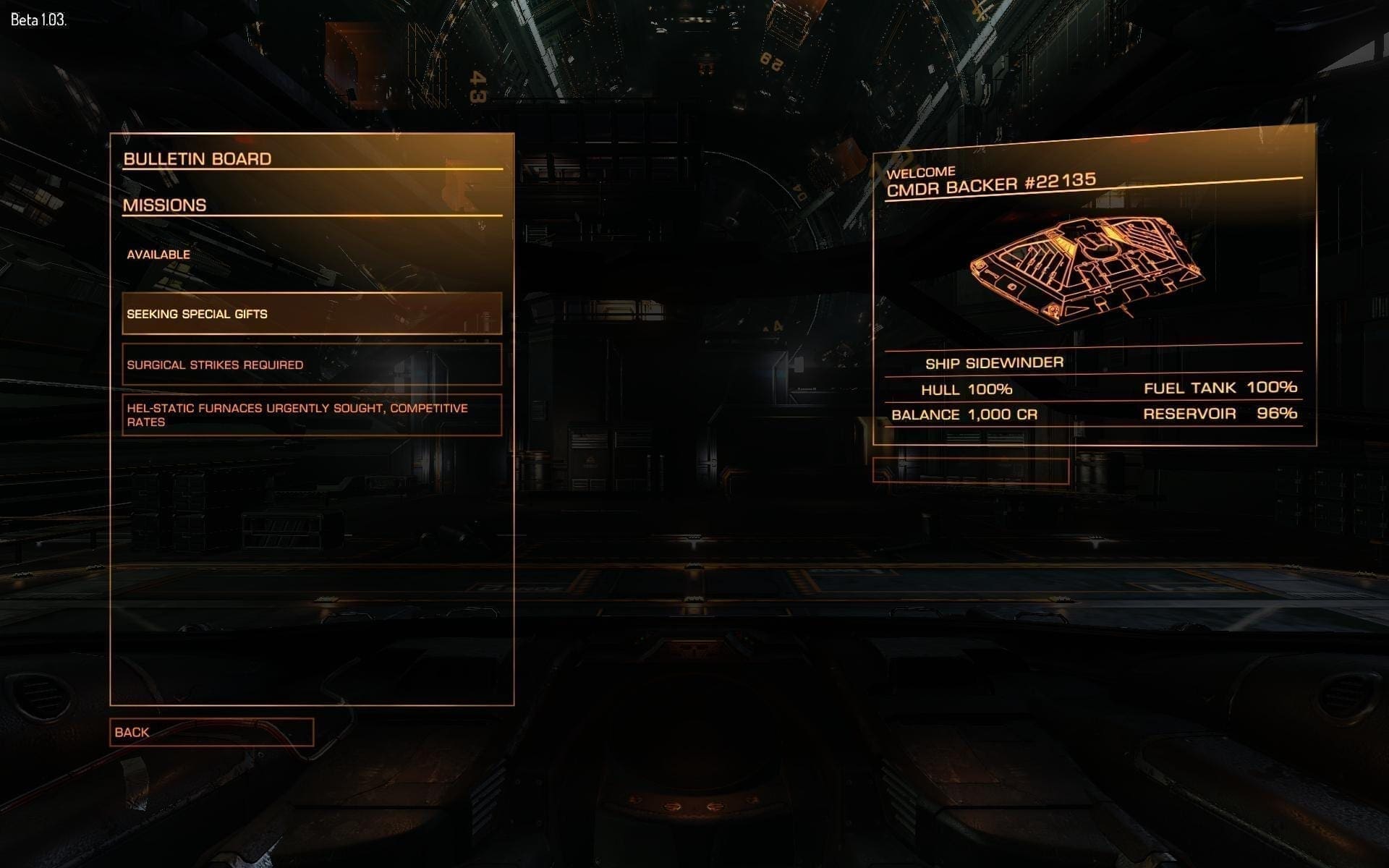The image size is (1389, 868).
Task: Choose the Hel-Static Furnaces mission listing
Action: pyautogui.click(x=312, y=415)
